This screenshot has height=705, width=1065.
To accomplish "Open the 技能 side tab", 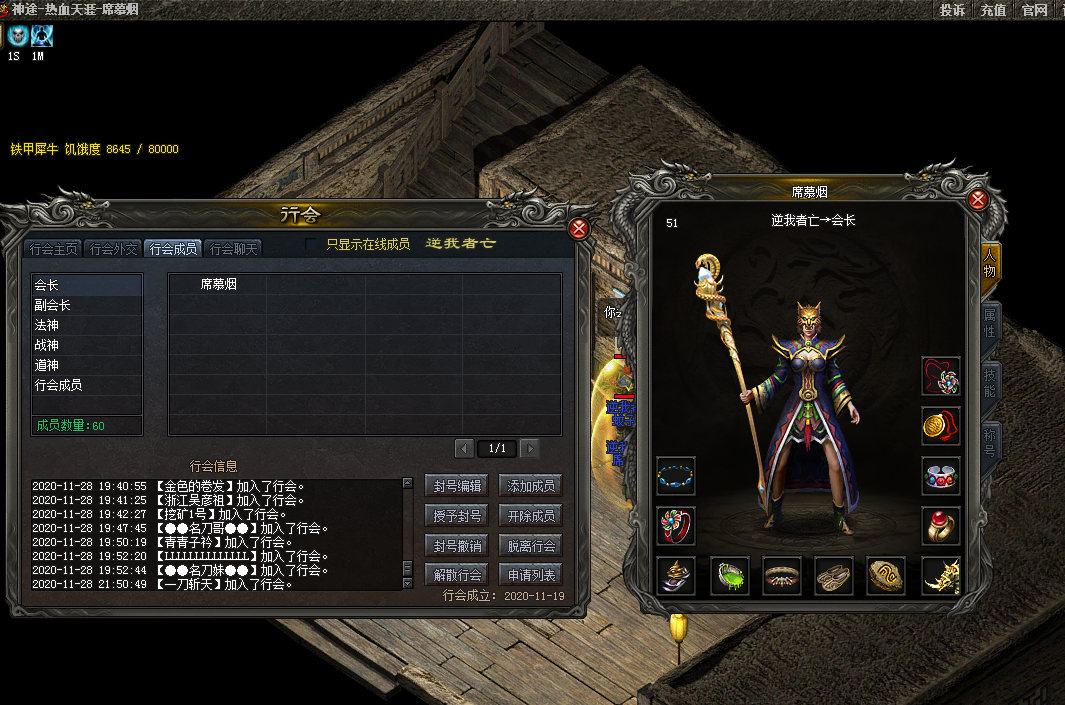I will (990, 382).
